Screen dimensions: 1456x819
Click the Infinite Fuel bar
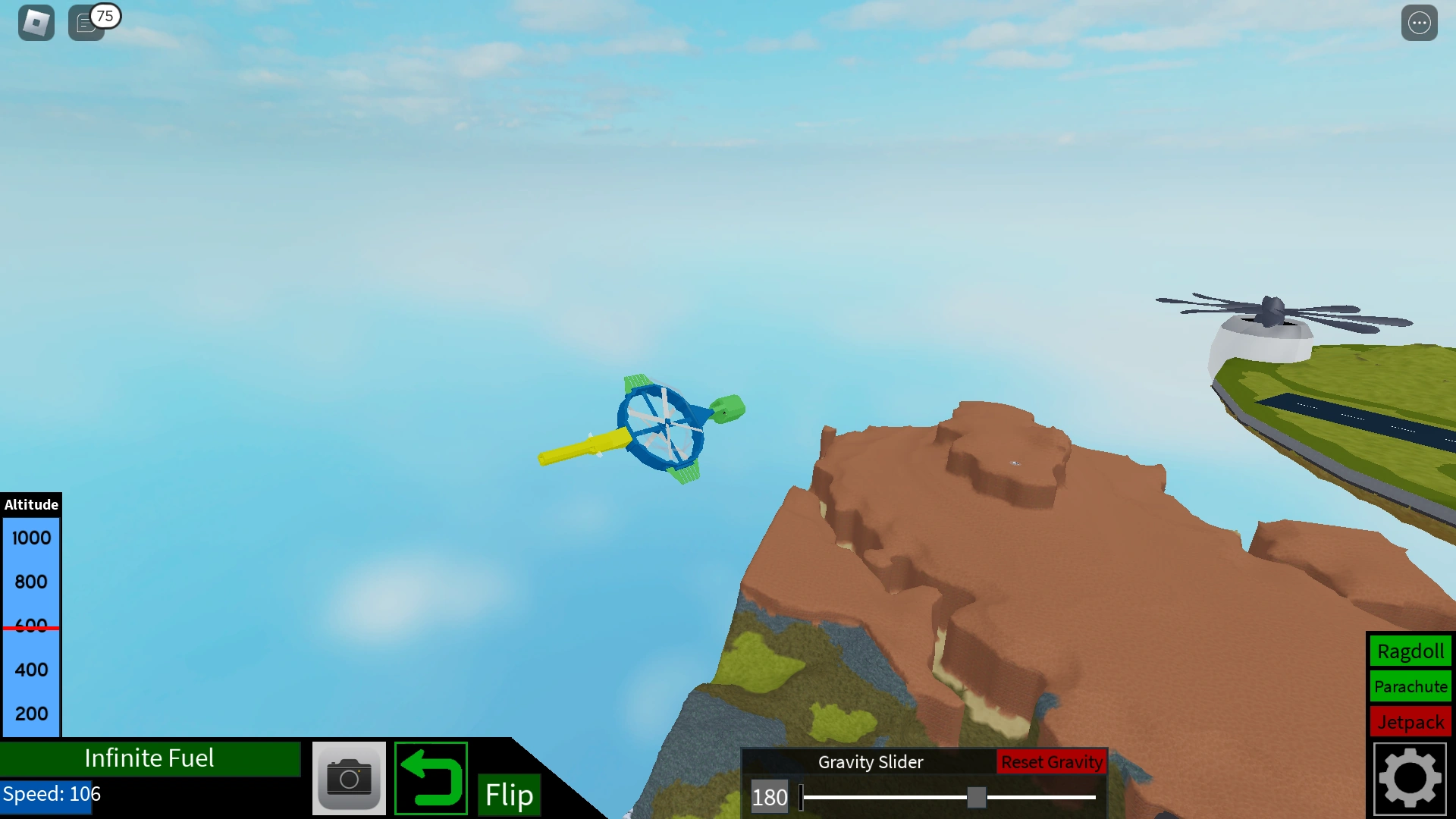tap(150, 758)
